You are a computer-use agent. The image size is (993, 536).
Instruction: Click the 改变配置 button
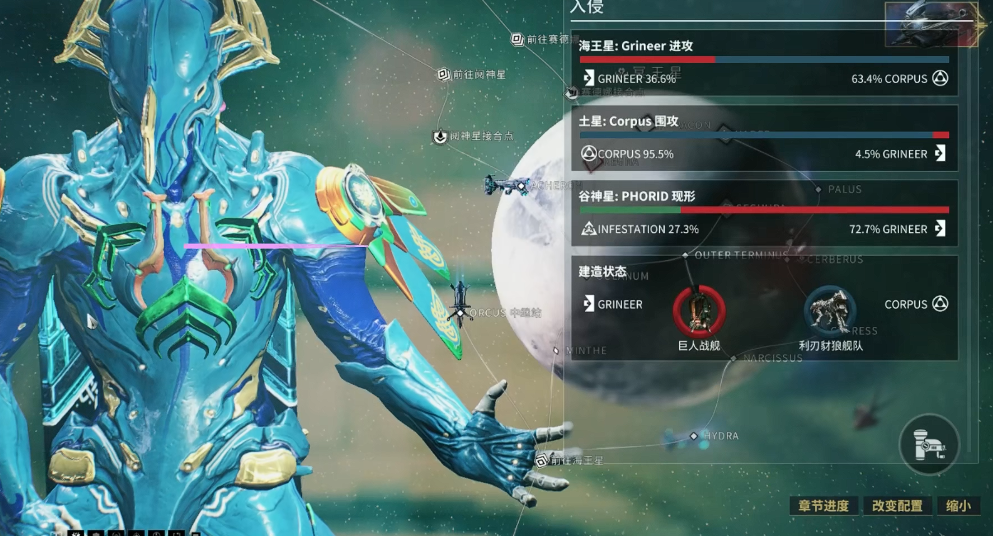[897, 506]
